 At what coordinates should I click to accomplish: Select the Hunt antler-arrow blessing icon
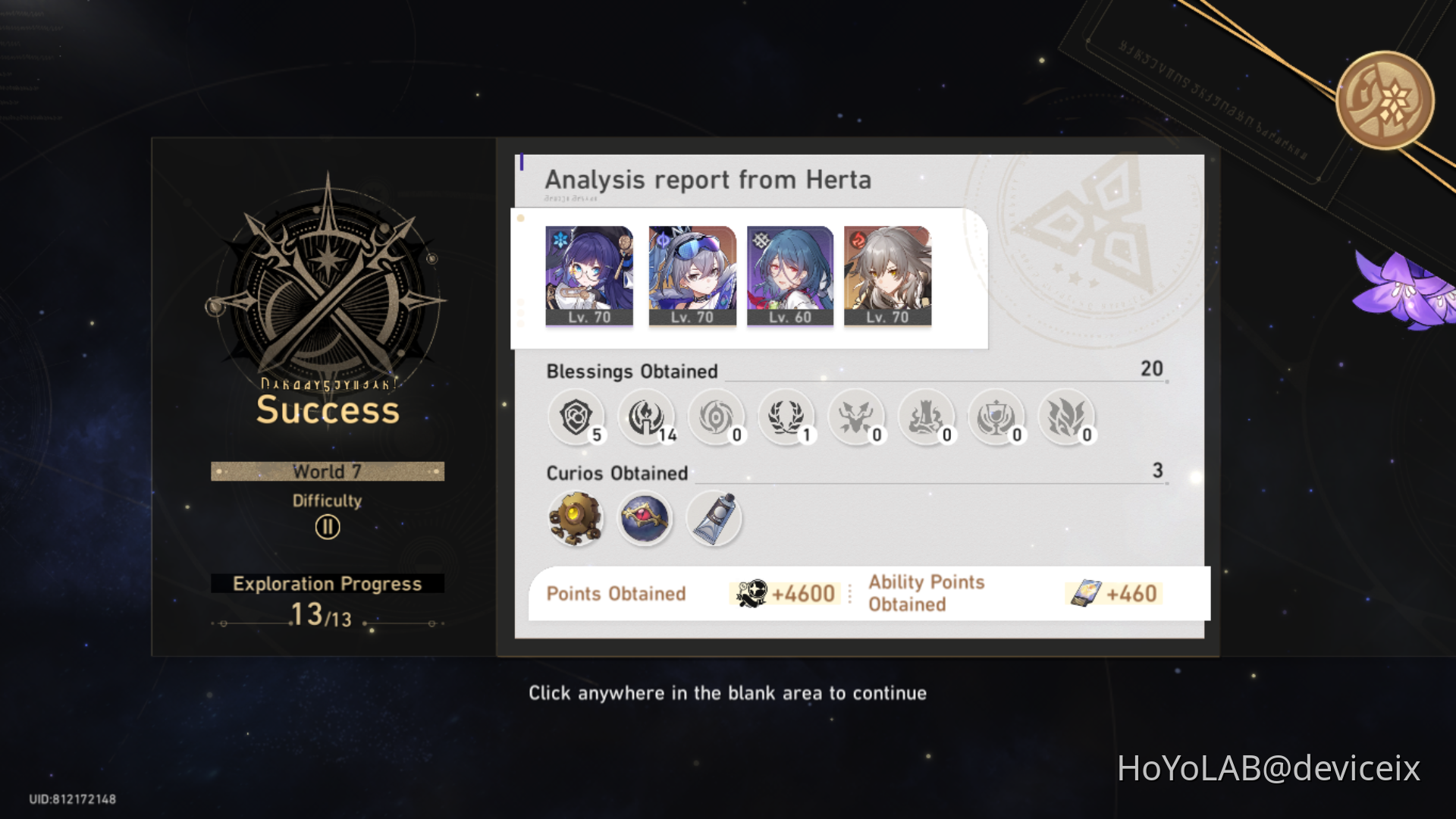click(857, 417)
